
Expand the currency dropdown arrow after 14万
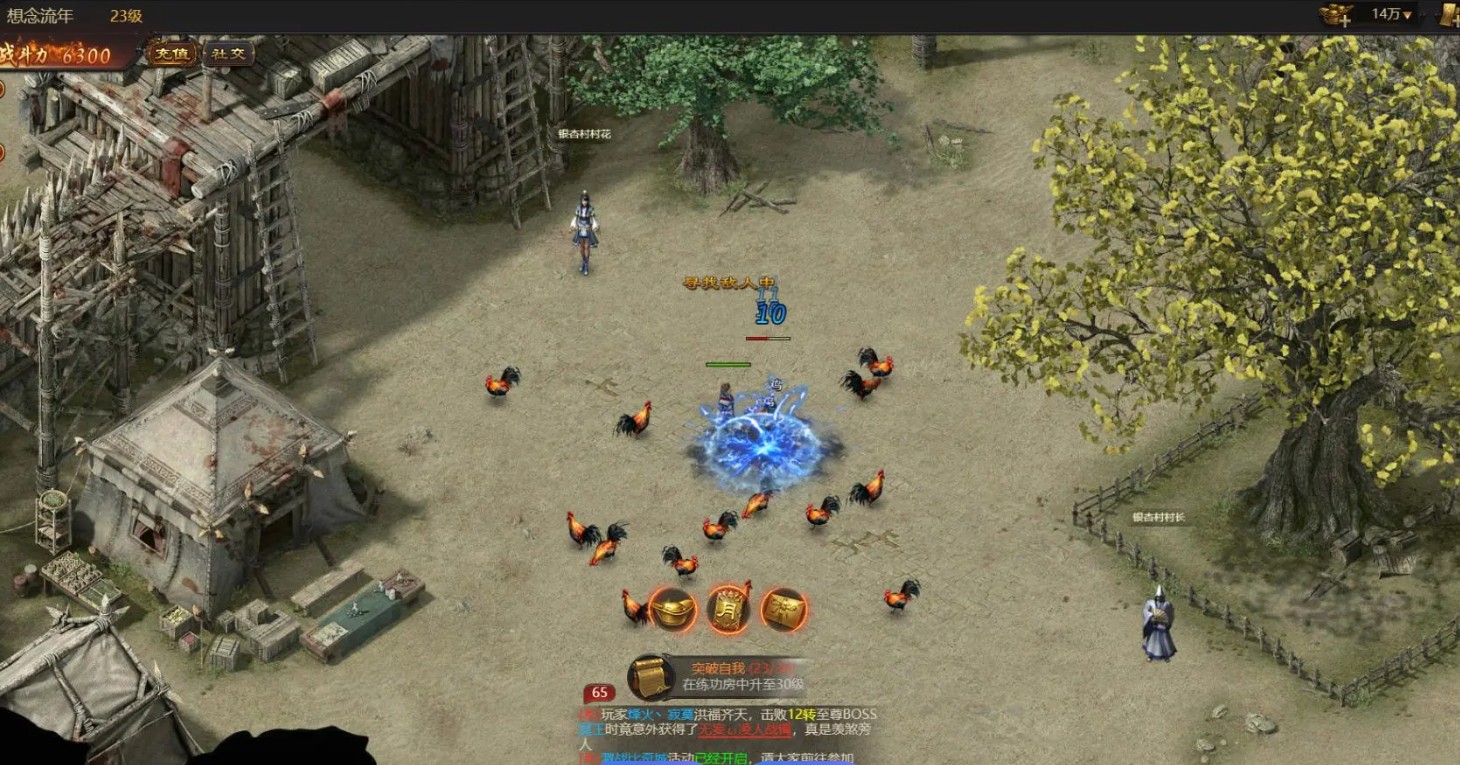[x=1408, y=13]
